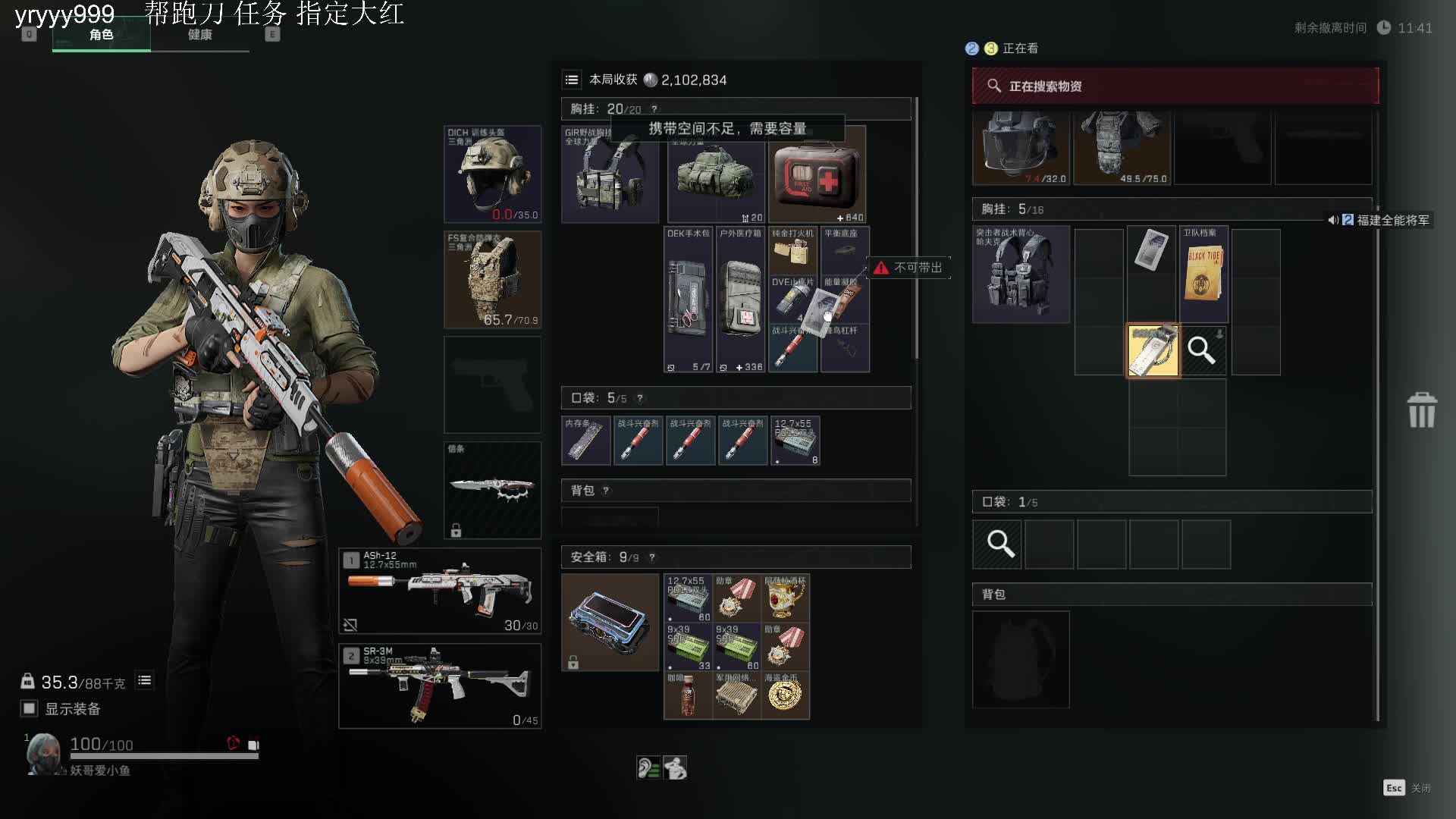
Task: Switch to the 健康 tab
Action: tap(200, 35)
